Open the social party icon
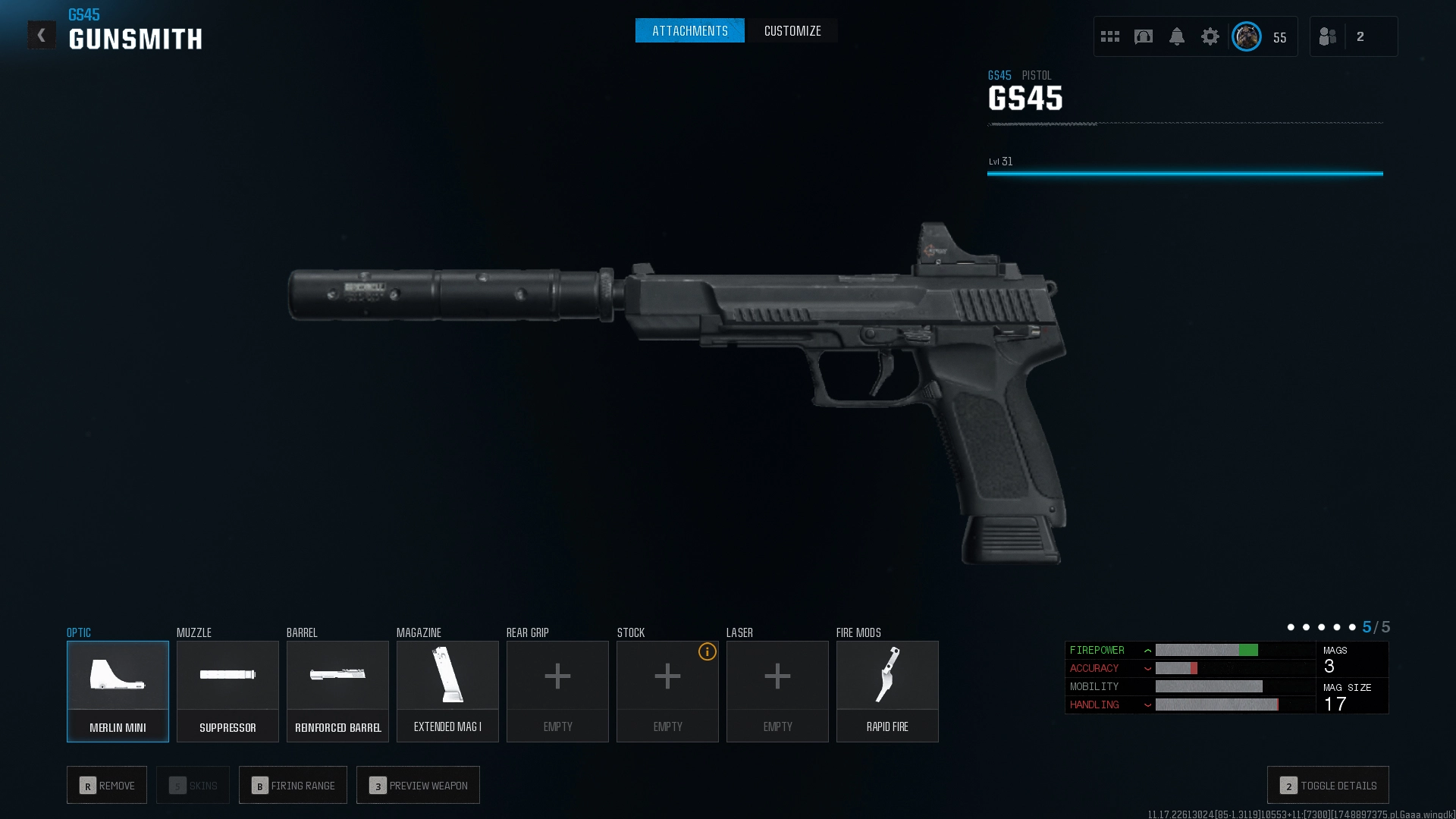This screenshot has height=819, width=1456. pos(1328,36)
